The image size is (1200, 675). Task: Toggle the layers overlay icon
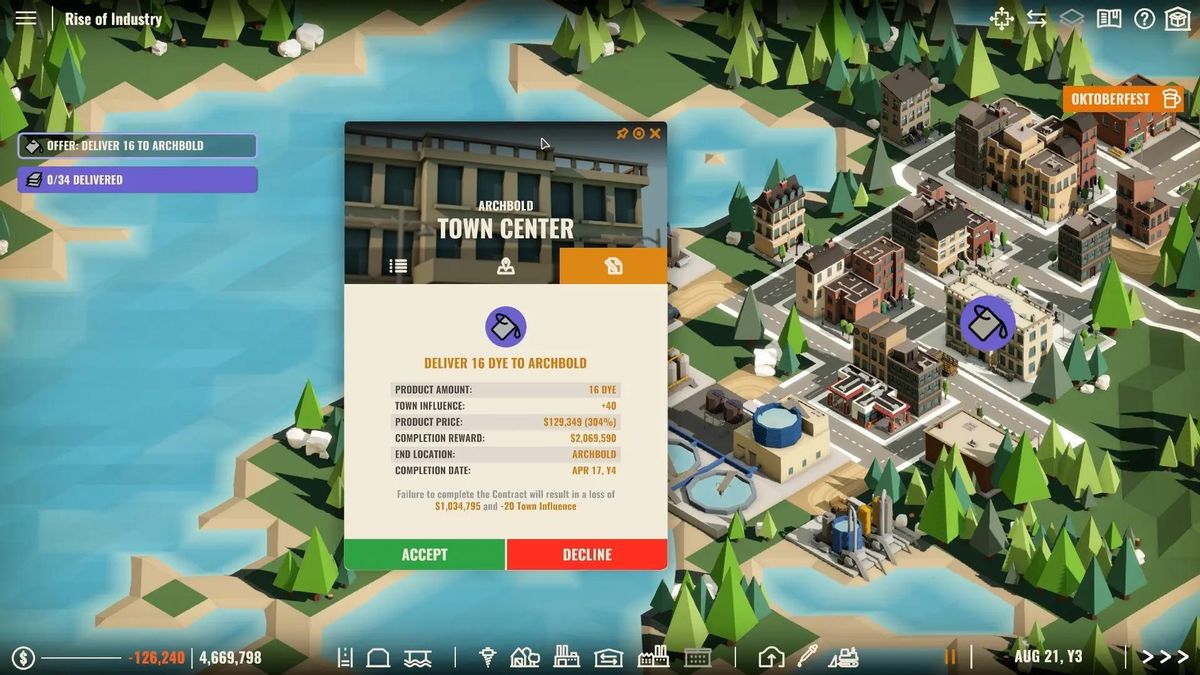(1072, 19)
